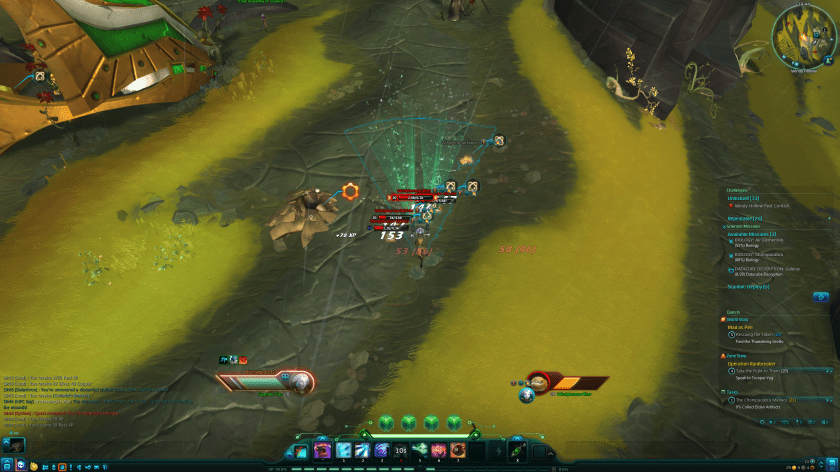The width and height of the screenshot is (840, 472).
Task: Click the player portrait unit frame
Action: click(298, 380)
